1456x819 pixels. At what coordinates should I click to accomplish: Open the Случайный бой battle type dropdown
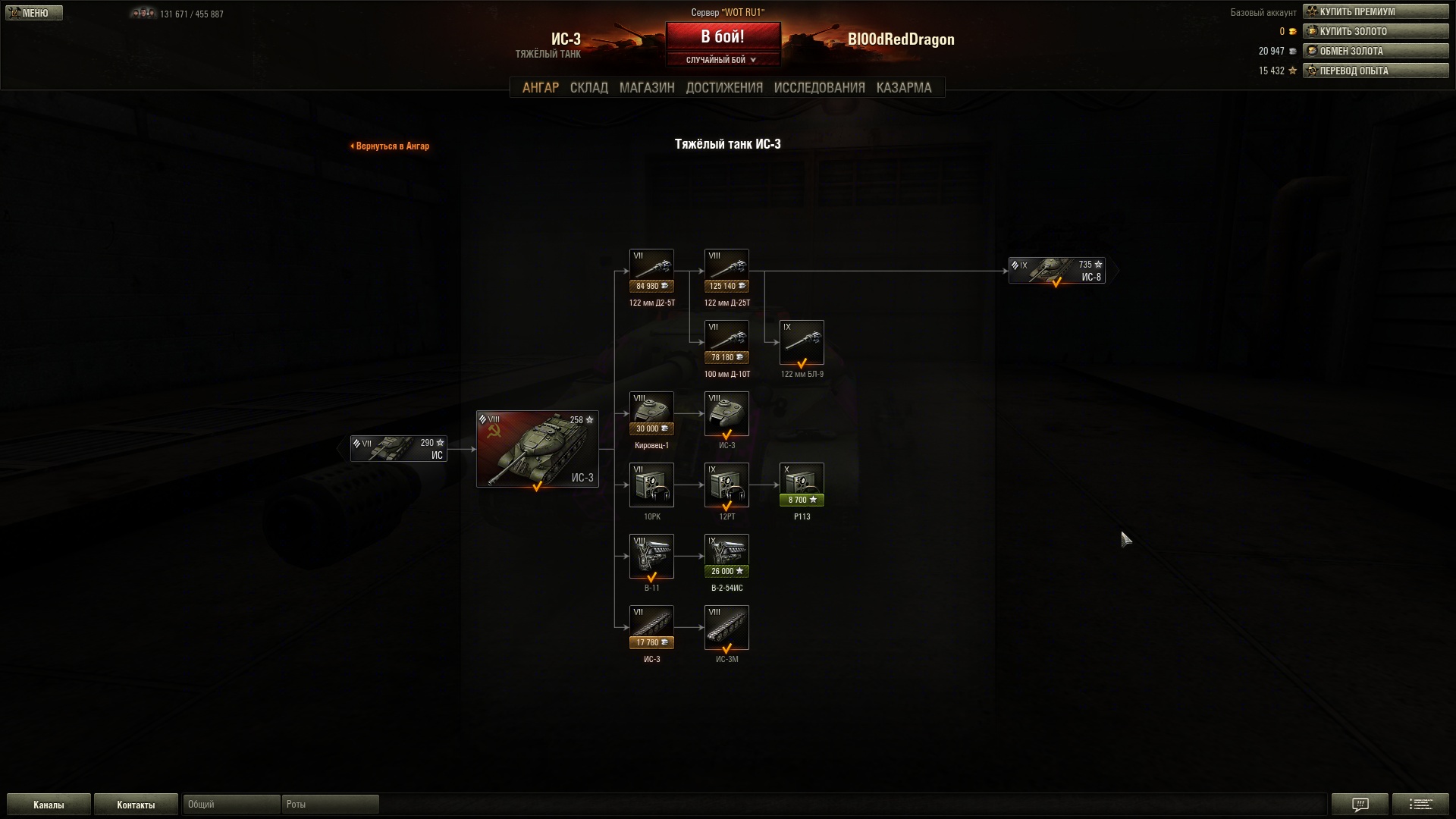pyautogui.click(x=721, y=60)
